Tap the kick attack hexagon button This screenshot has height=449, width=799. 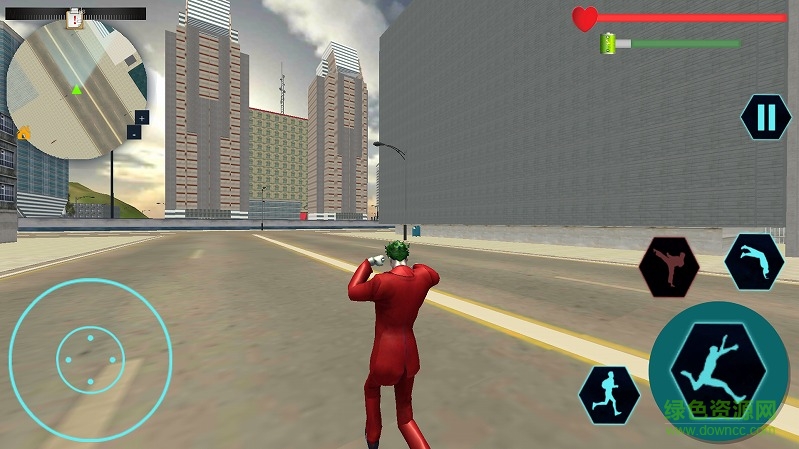point(668,267)
